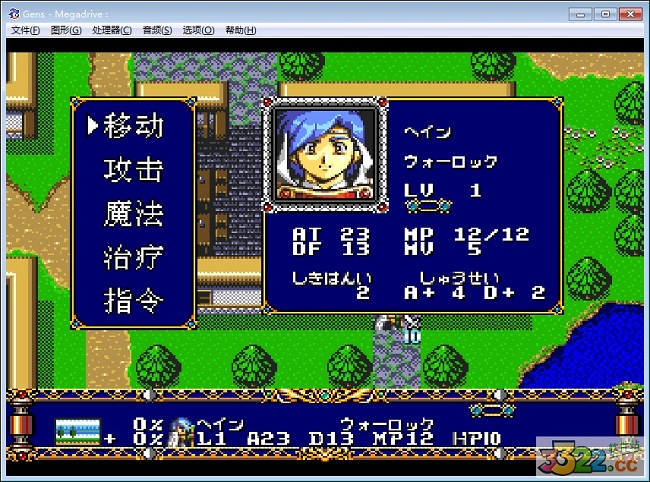This screenshot has width=650, height=482.
Task: Open the 选项(O) options menu
Action: (198, 30)
